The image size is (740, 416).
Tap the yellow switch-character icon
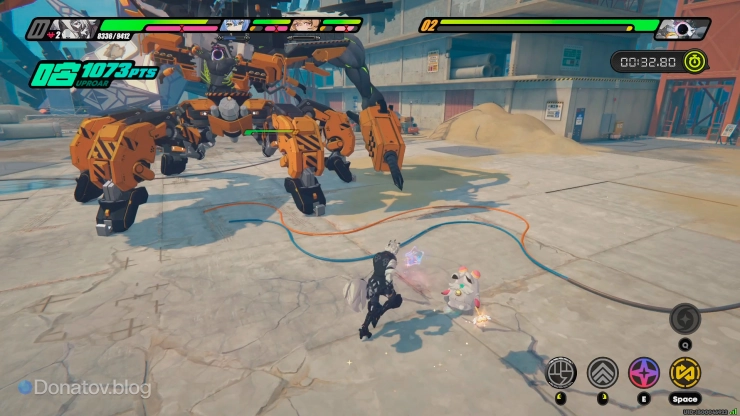[685, 373]
